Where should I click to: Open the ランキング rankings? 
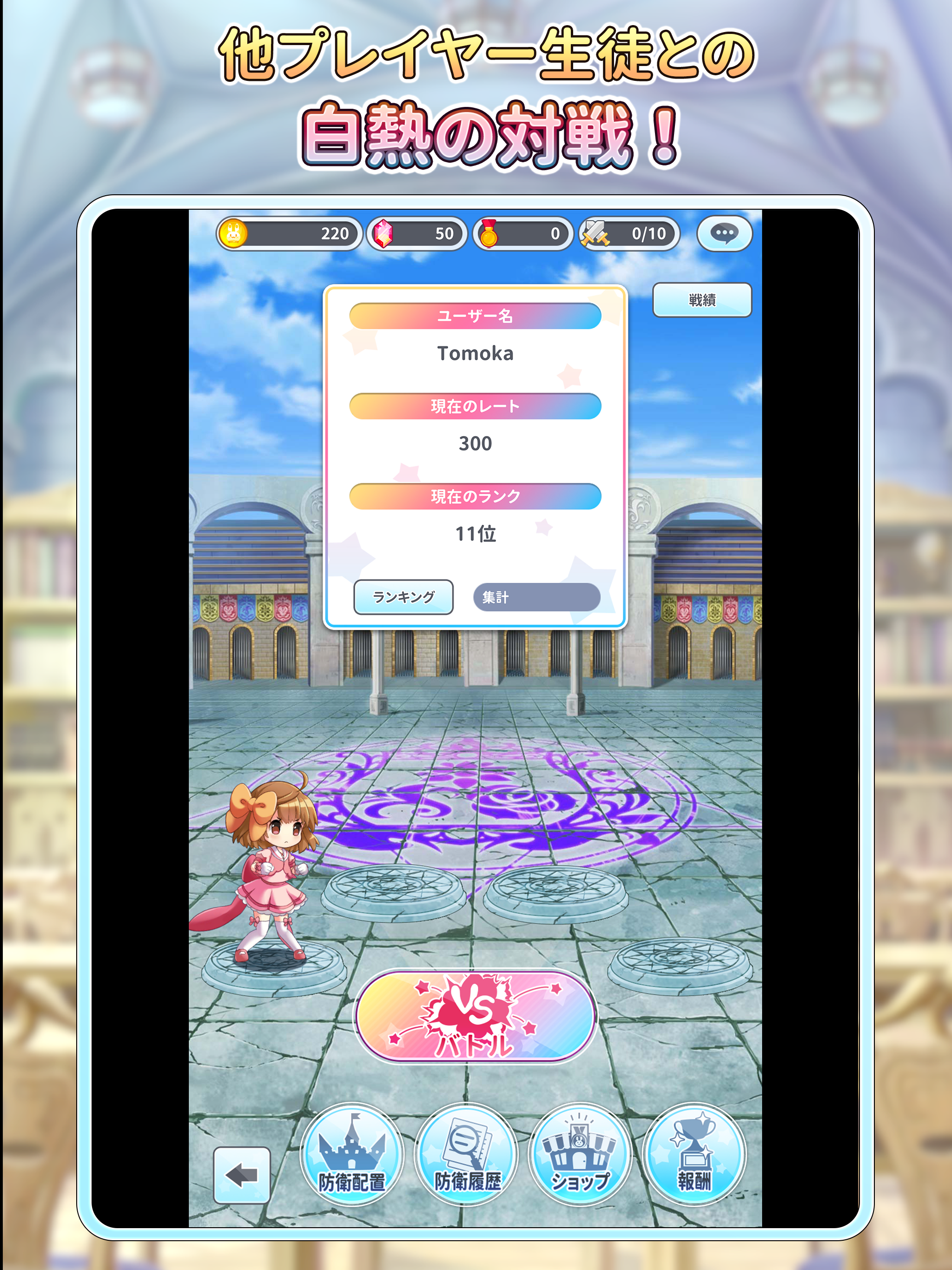(403, 597)
